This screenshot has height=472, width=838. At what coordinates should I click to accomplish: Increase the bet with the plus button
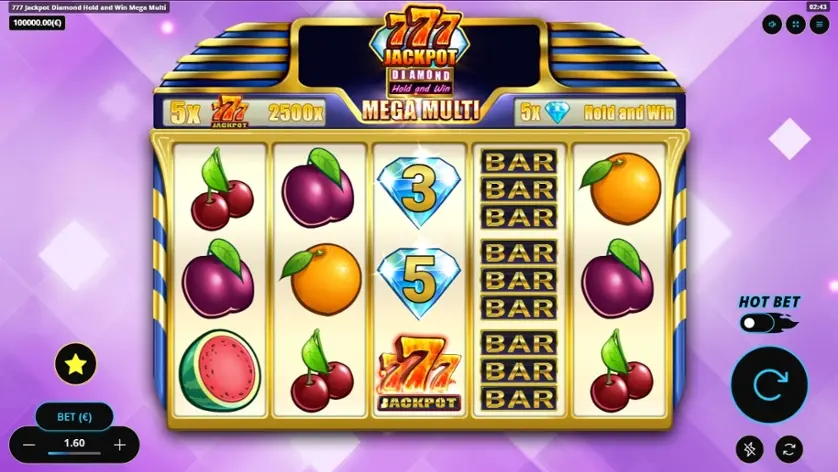point(120,445)
